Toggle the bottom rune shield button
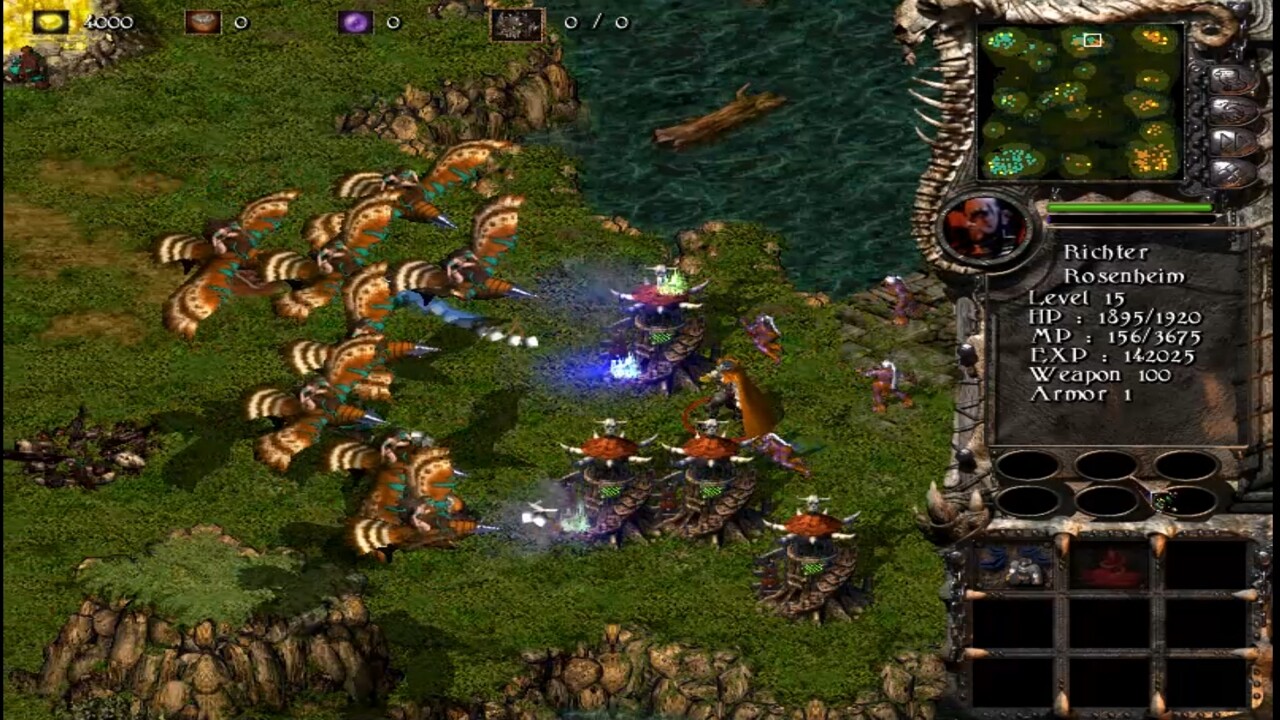The width and height of the screenshot is (1280, 720). (x=1231, y=172)
